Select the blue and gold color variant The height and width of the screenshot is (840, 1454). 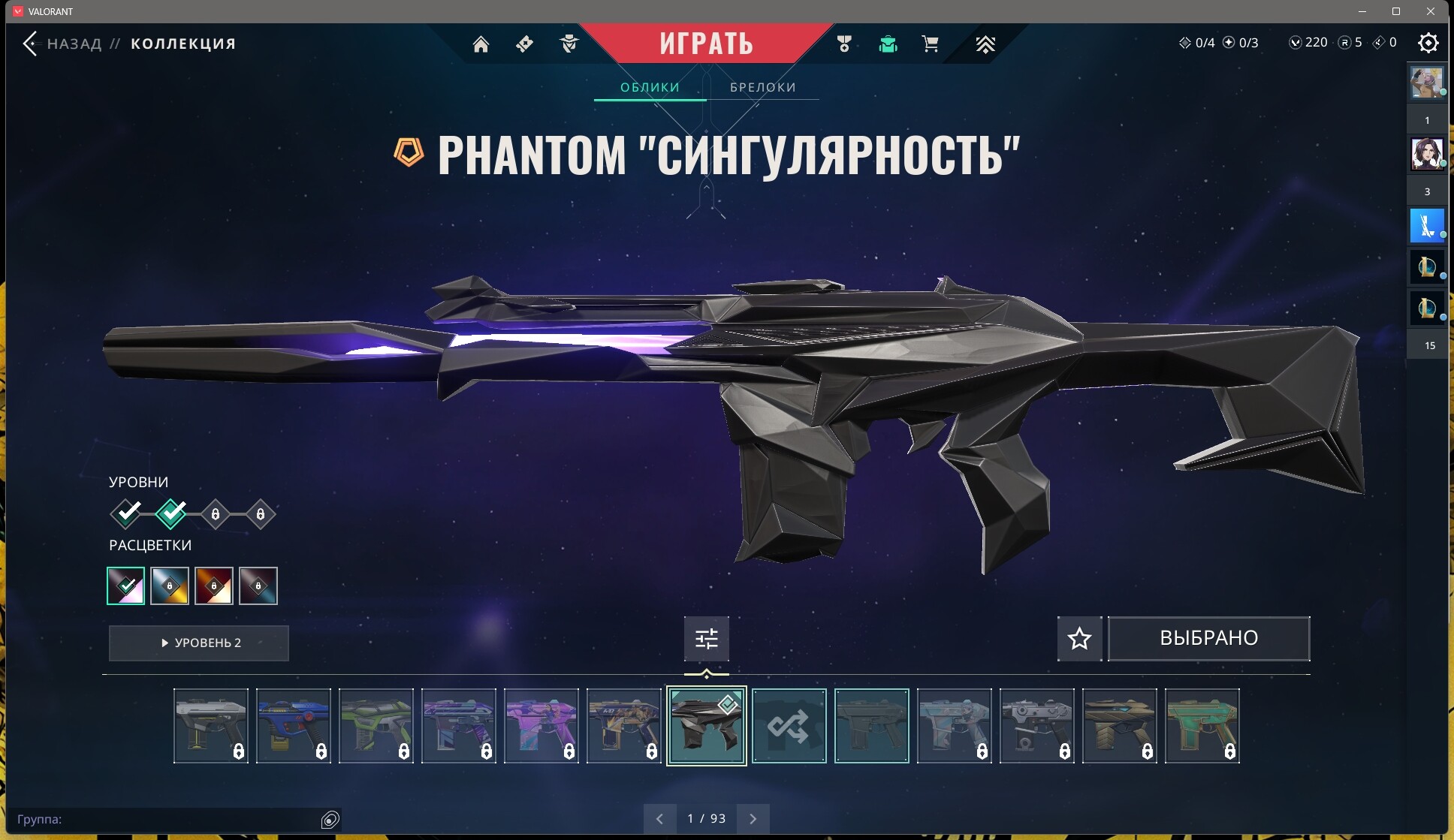click(170, 586)
